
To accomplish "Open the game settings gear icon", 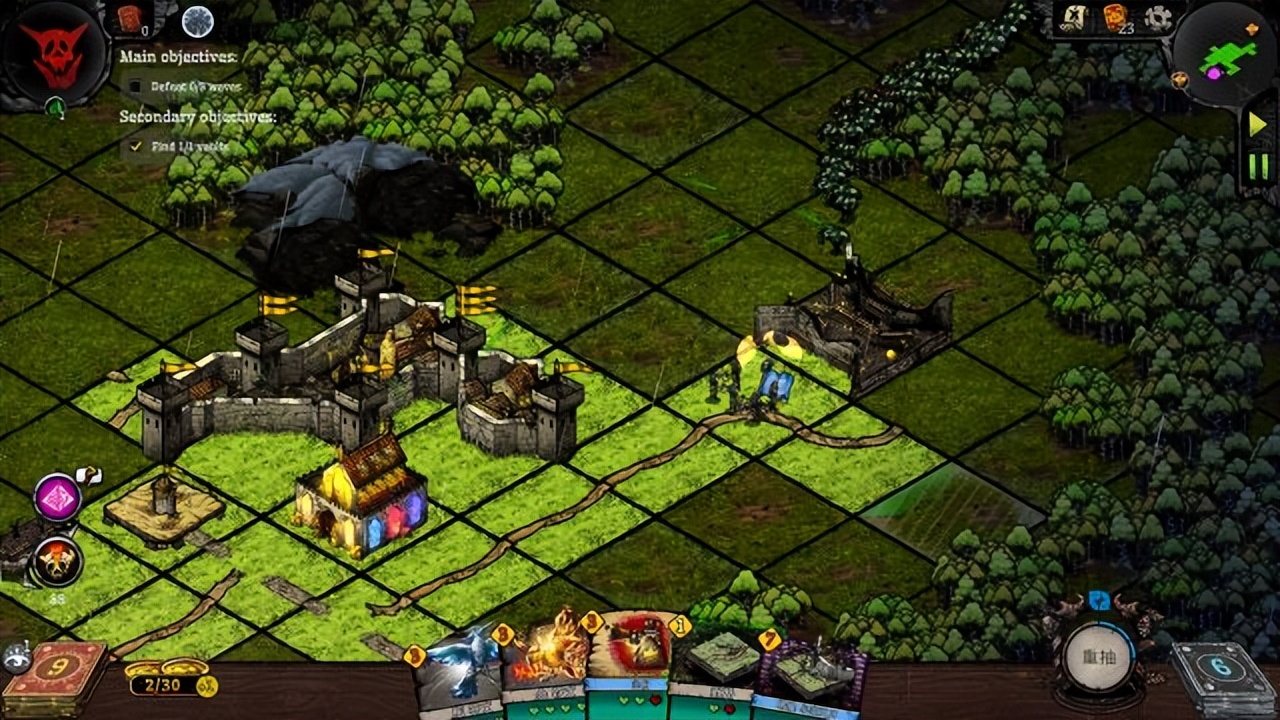I will 1155,17.
